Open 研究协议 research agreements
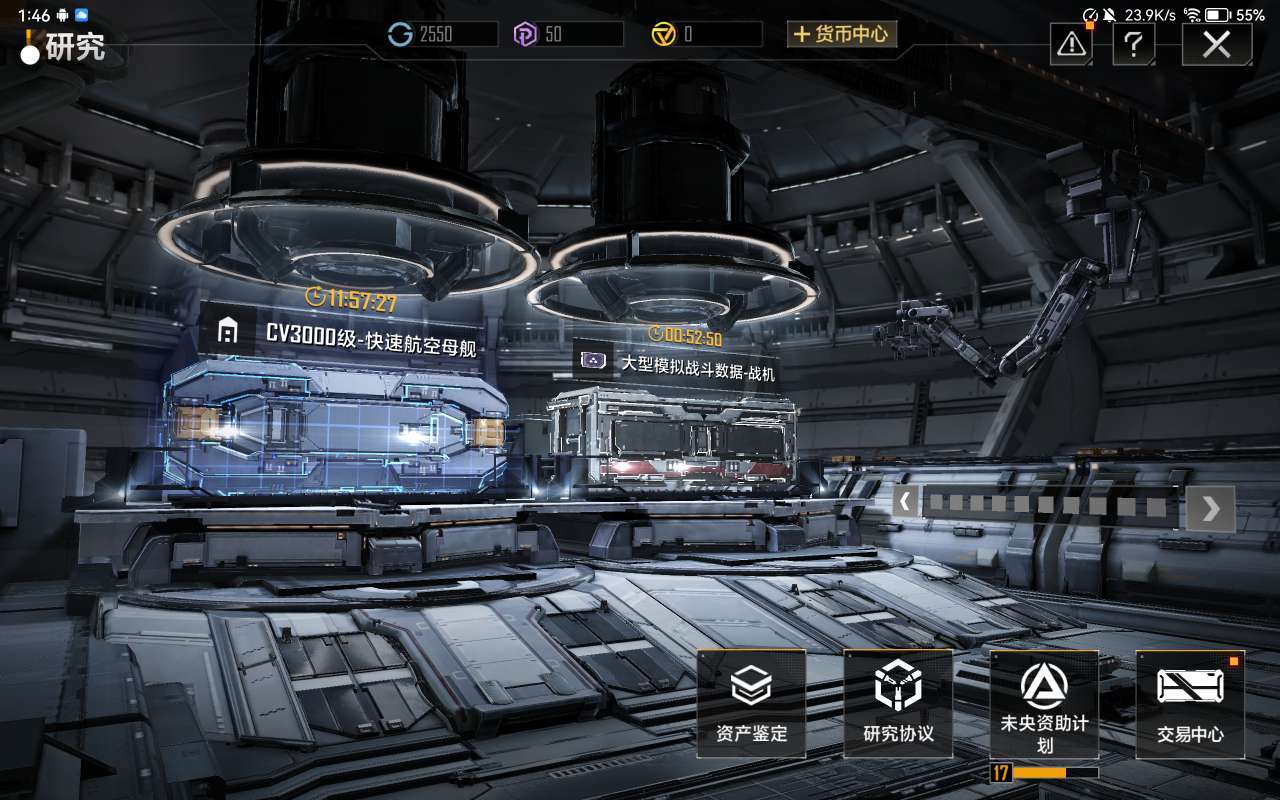Image resolution: width=1280 pixels, height=800 pixels. click(x=898, y=703)
